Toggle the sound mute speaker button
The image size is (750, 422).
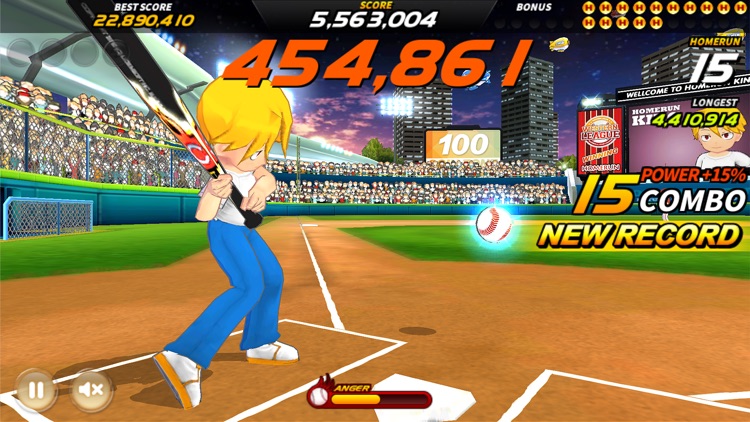click(90, 390)
